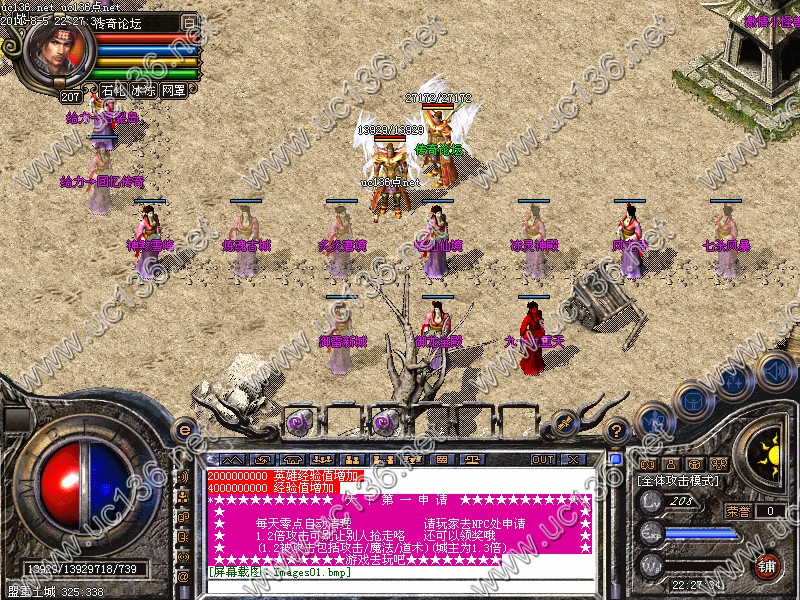Click the round 'e' button
The image size is (800, 600).
coord(184,430)
